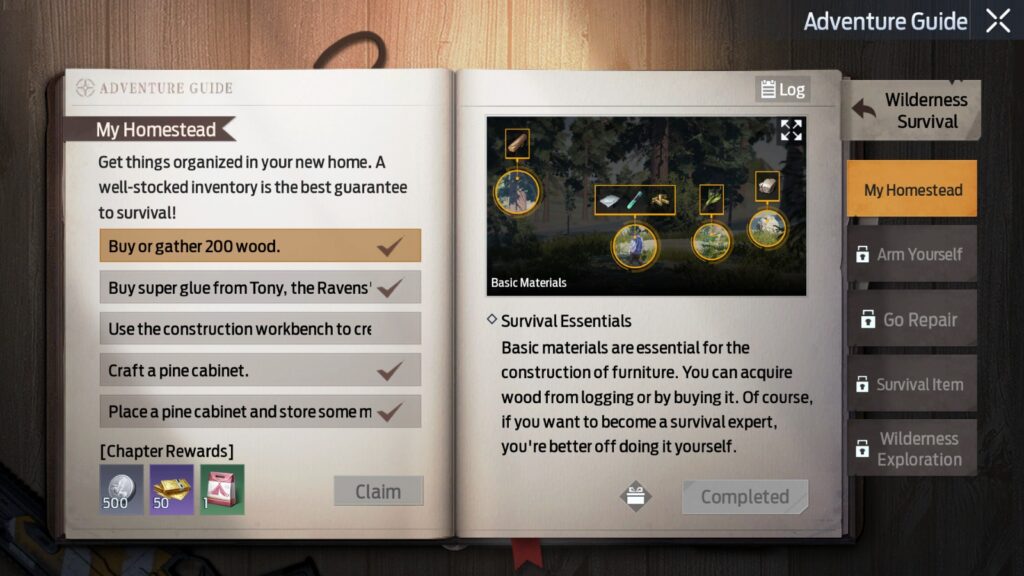1024x576 pixels.
Task: Claim the chapter rewards
Action: click(x=378, y=491)
